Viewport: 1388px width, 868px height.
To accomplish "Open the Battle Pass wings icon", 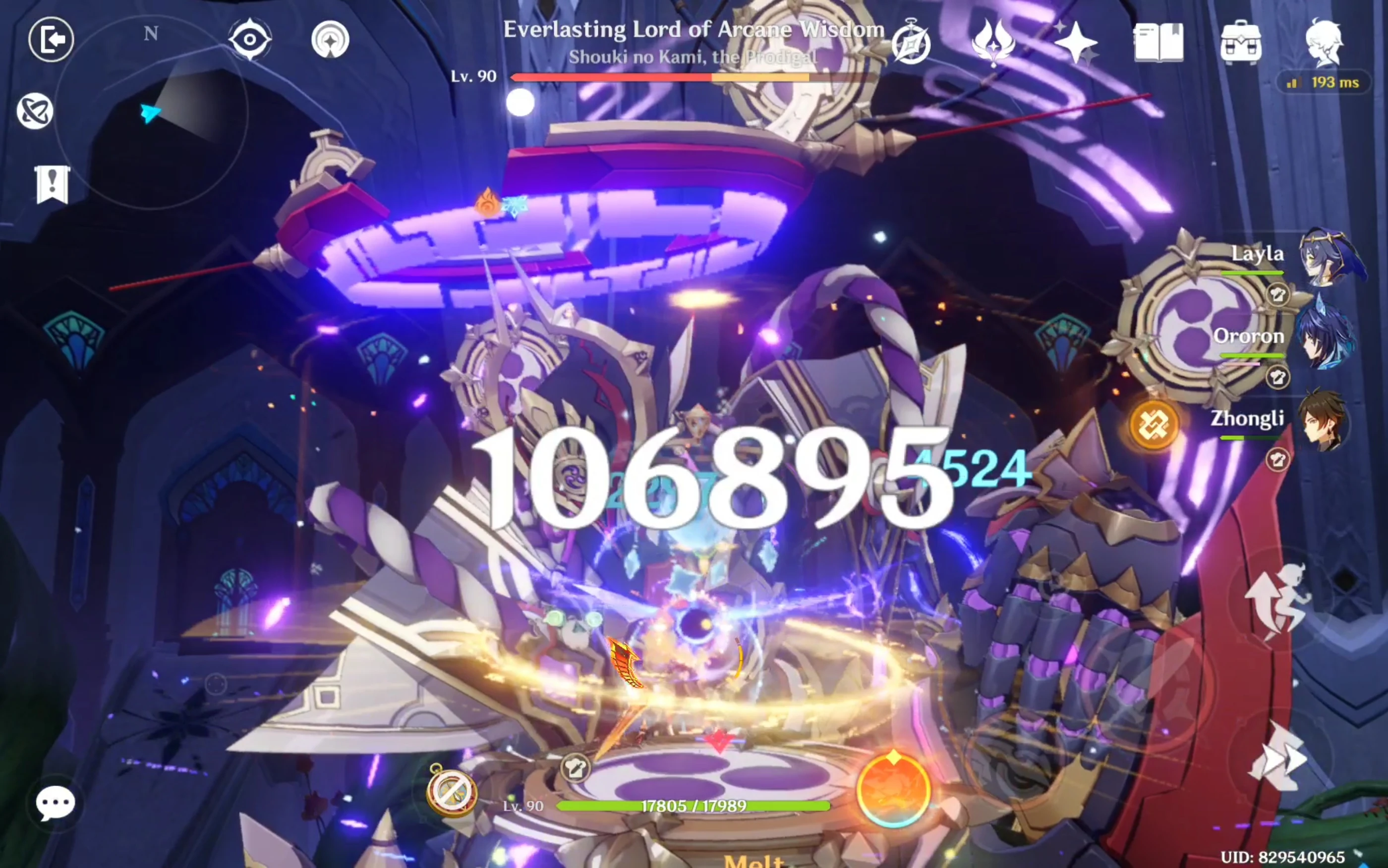I will [993, 42].
